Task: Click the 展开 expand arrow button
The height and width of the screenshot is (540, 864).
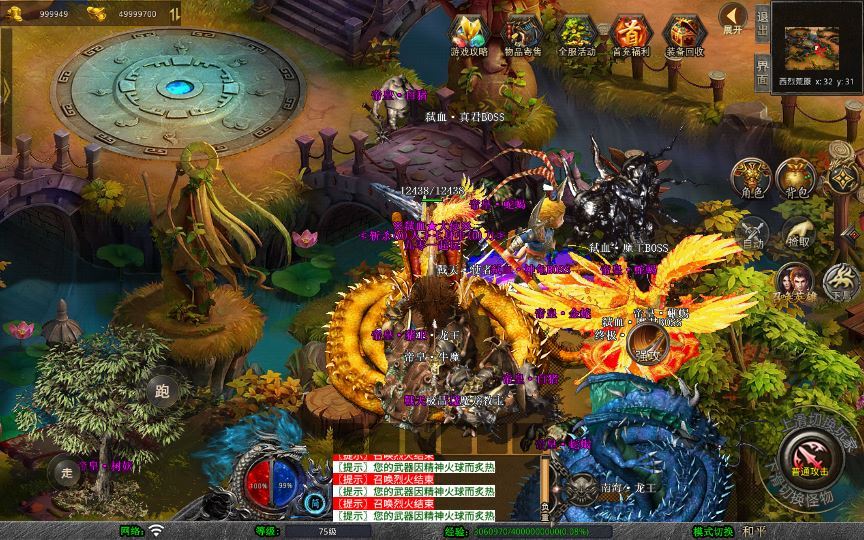Action: point(733,18)
